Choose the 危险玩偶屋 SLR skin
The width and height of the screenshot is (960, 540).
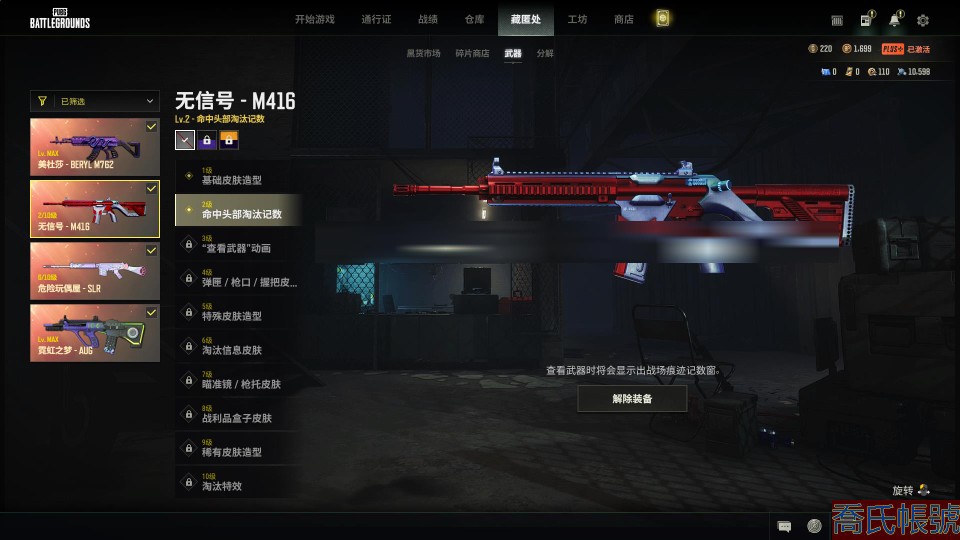click(x=95, y=270)
